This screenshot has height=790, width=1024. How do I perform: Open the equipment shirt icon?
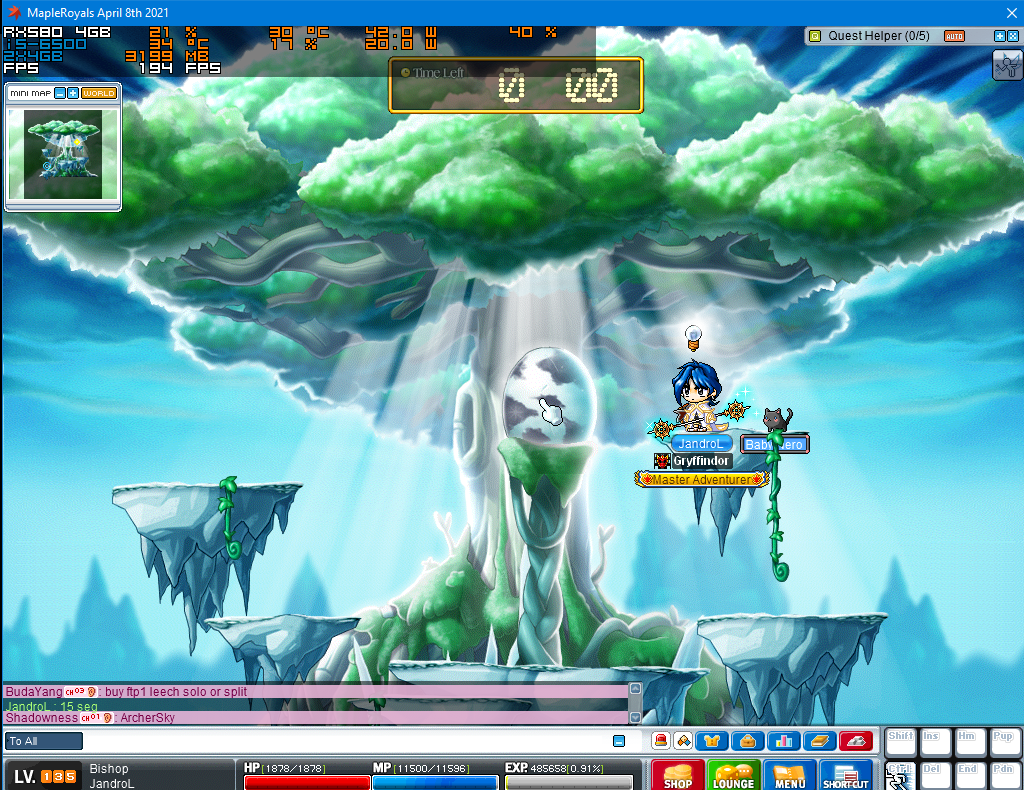[x=712, y=741]
